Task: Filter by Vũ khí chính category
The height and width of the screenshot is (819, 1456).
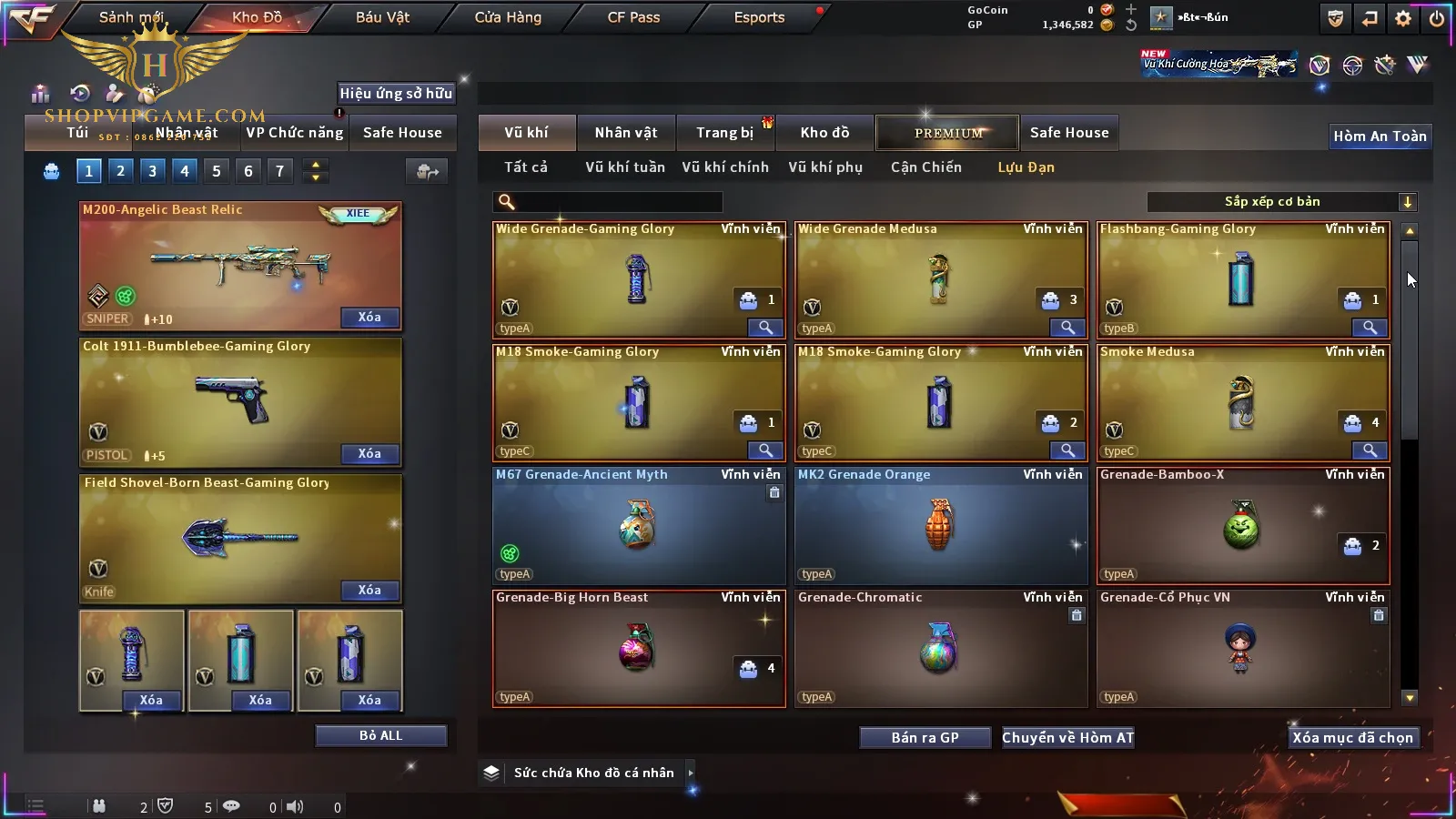Action: coord(725,167)
